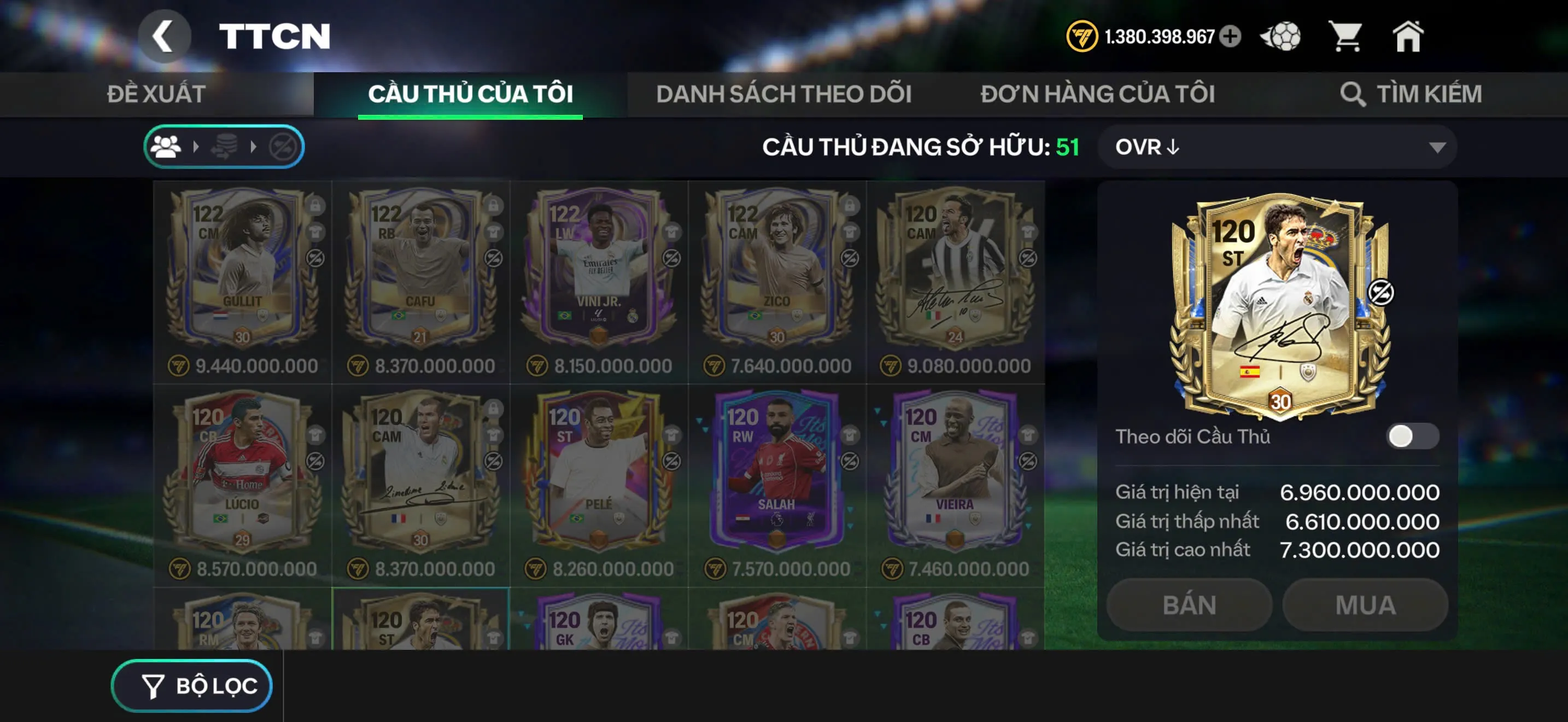The width and height of the screenshot is (1568, 722).
Task: Click the flaming football icon
Action: (1282, 37)
